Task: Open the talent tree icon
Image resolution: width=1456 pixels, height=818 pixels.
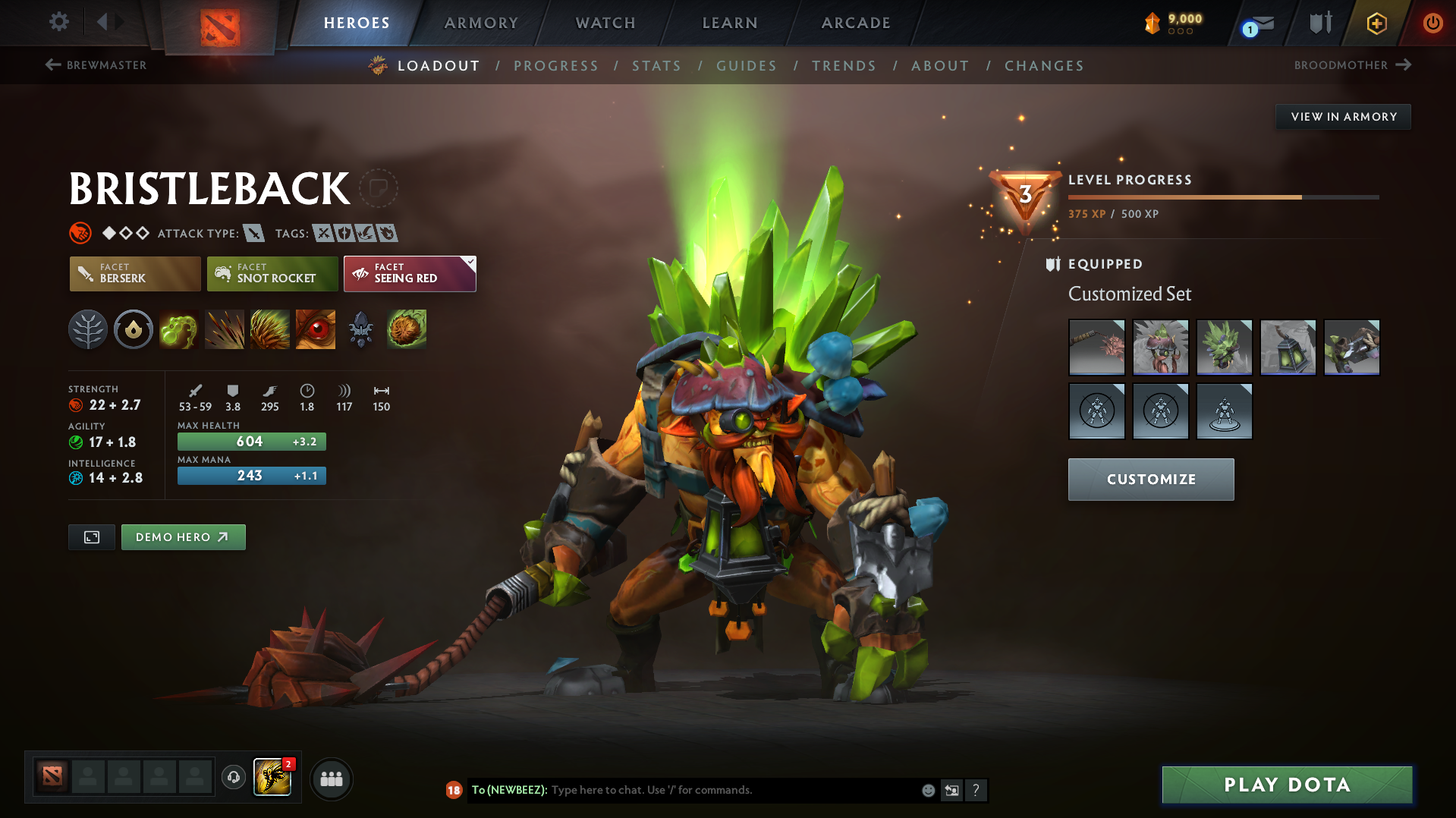Action: click(88, 329)
